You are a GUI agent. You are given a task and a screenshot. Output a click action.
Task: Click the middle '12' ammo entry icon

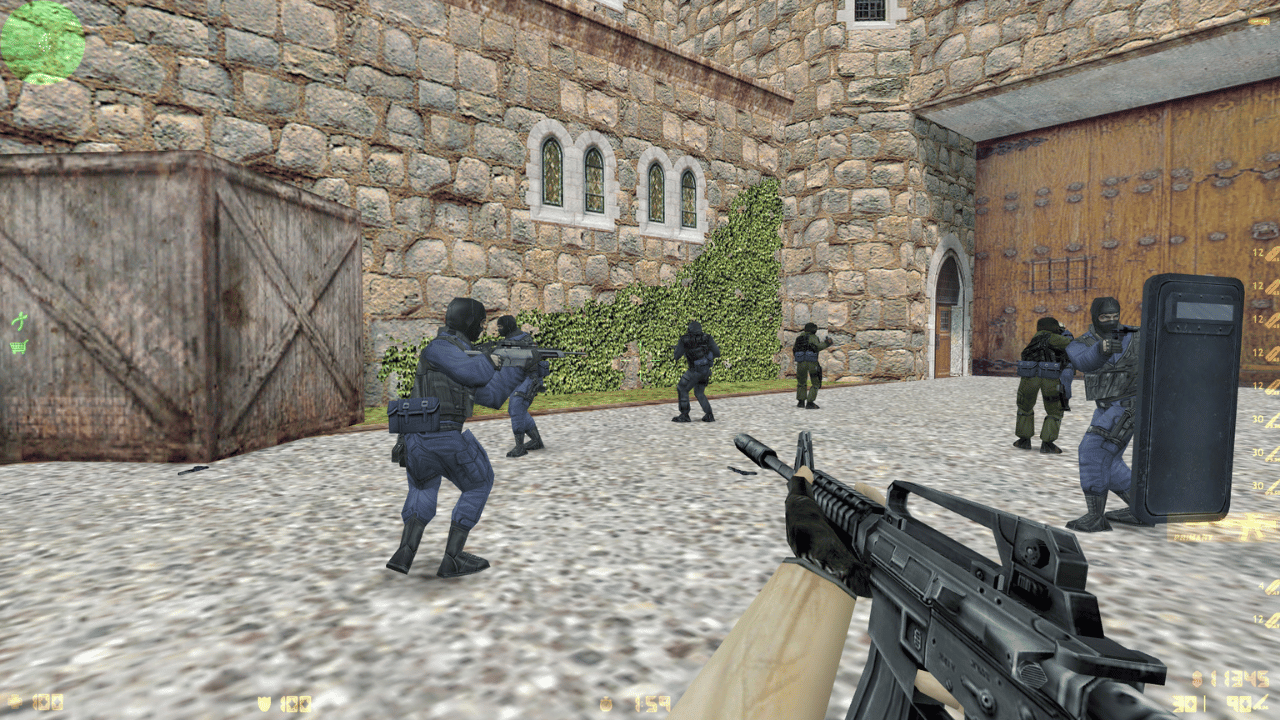click(1257, 317)
